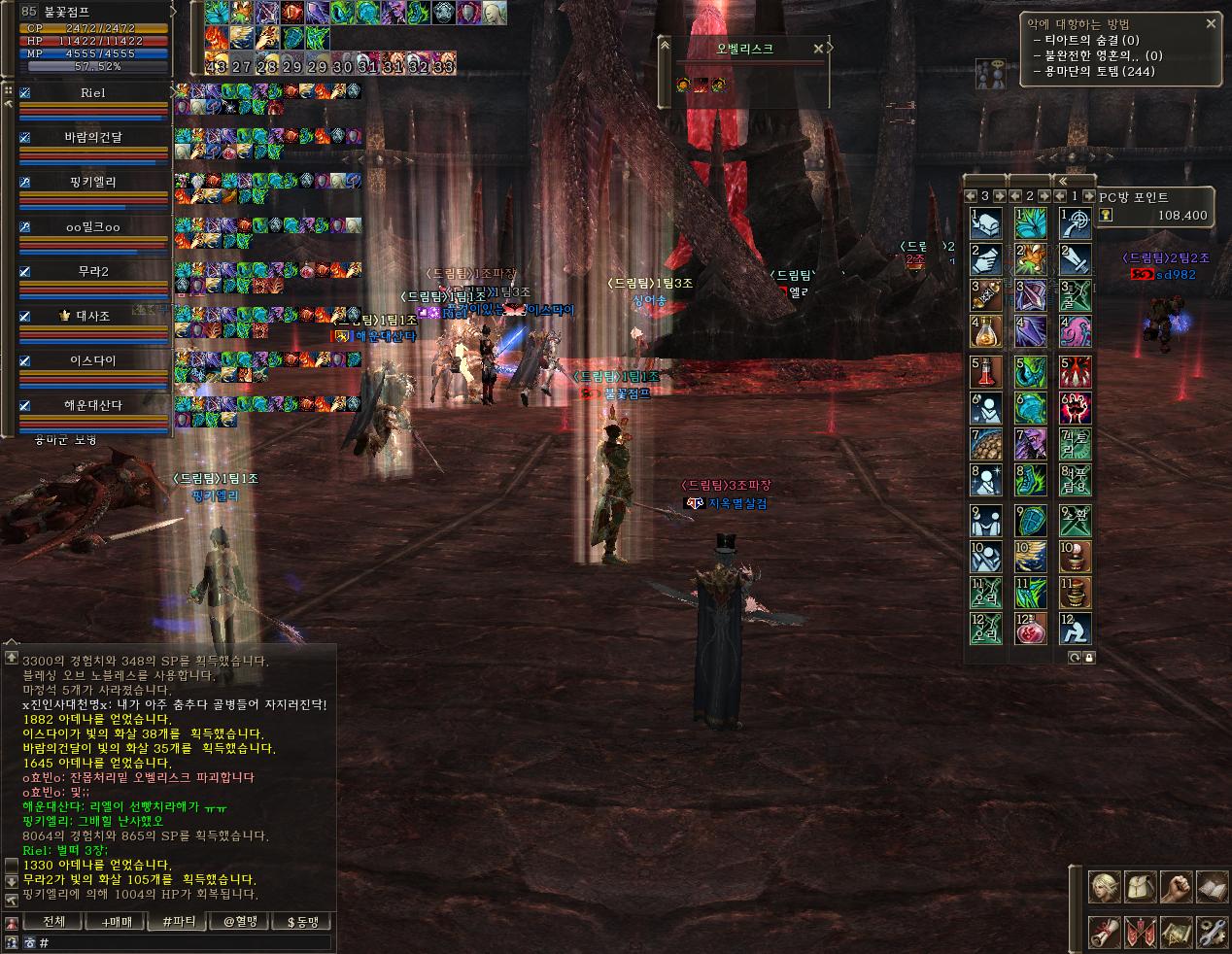Open the world map
Viewport: 1232px width, 954px height.
(x=1175, y=931)
